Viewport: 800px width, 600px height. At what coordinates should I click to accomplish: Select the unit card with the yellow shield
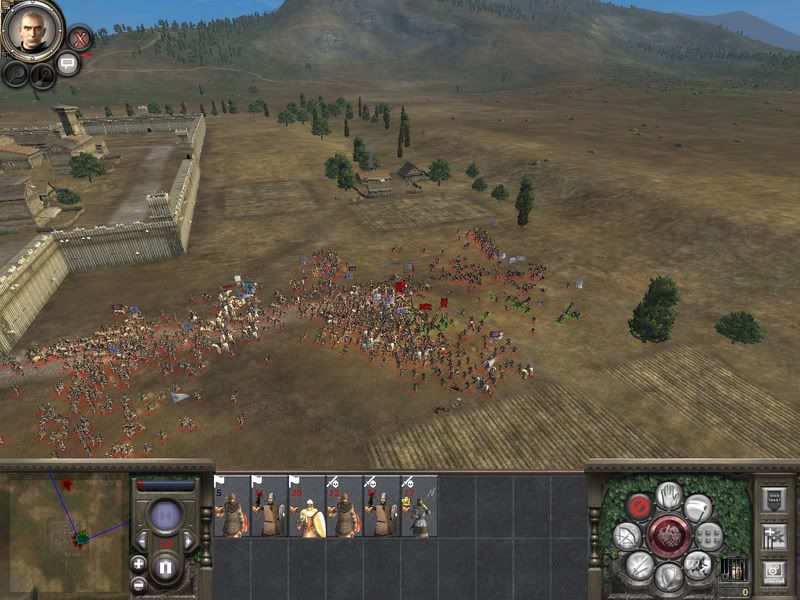(x=307, y=507)
